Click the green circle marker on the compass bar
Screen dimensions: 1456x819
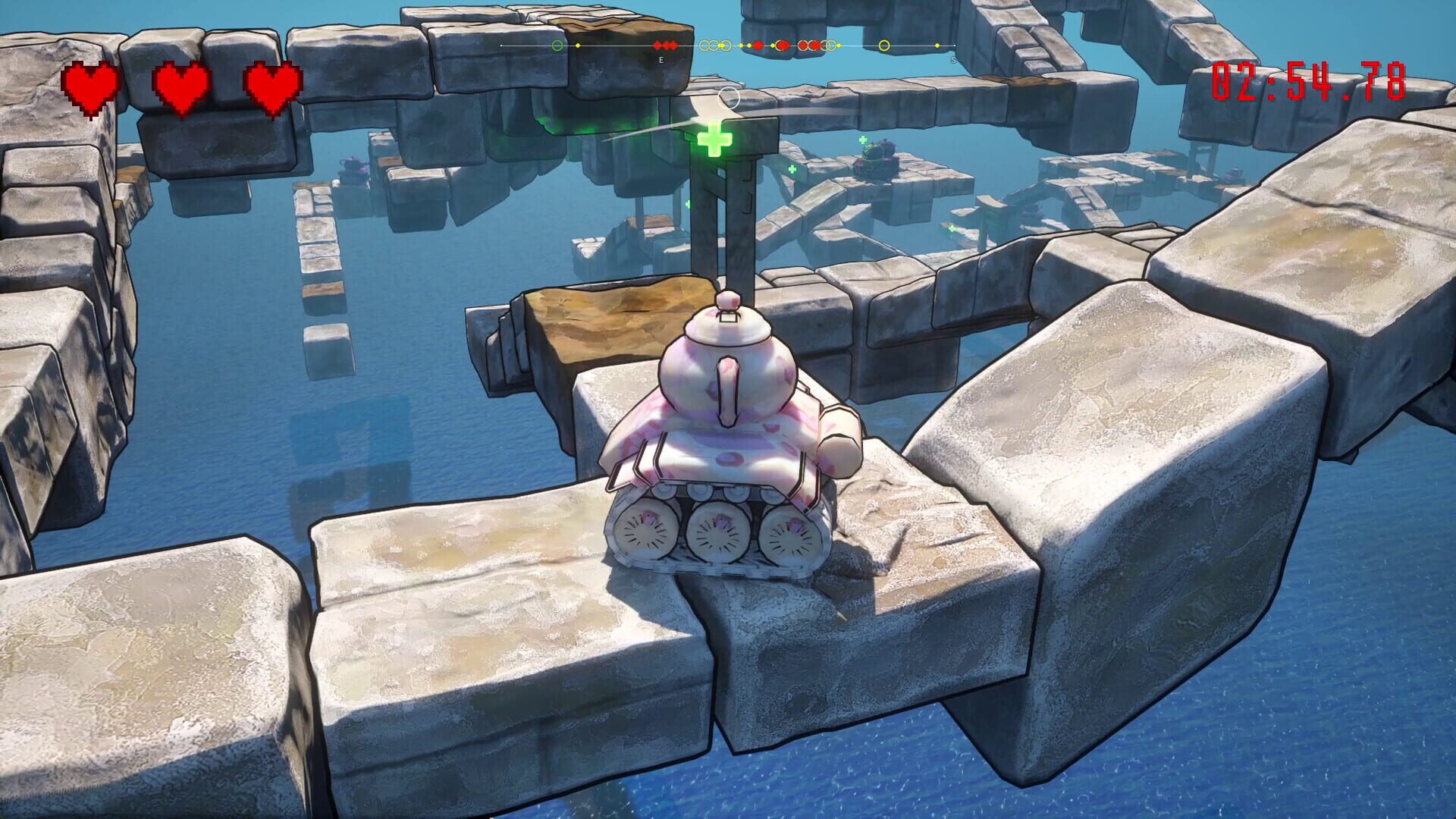pyautogui.click(x=557, y=45)
